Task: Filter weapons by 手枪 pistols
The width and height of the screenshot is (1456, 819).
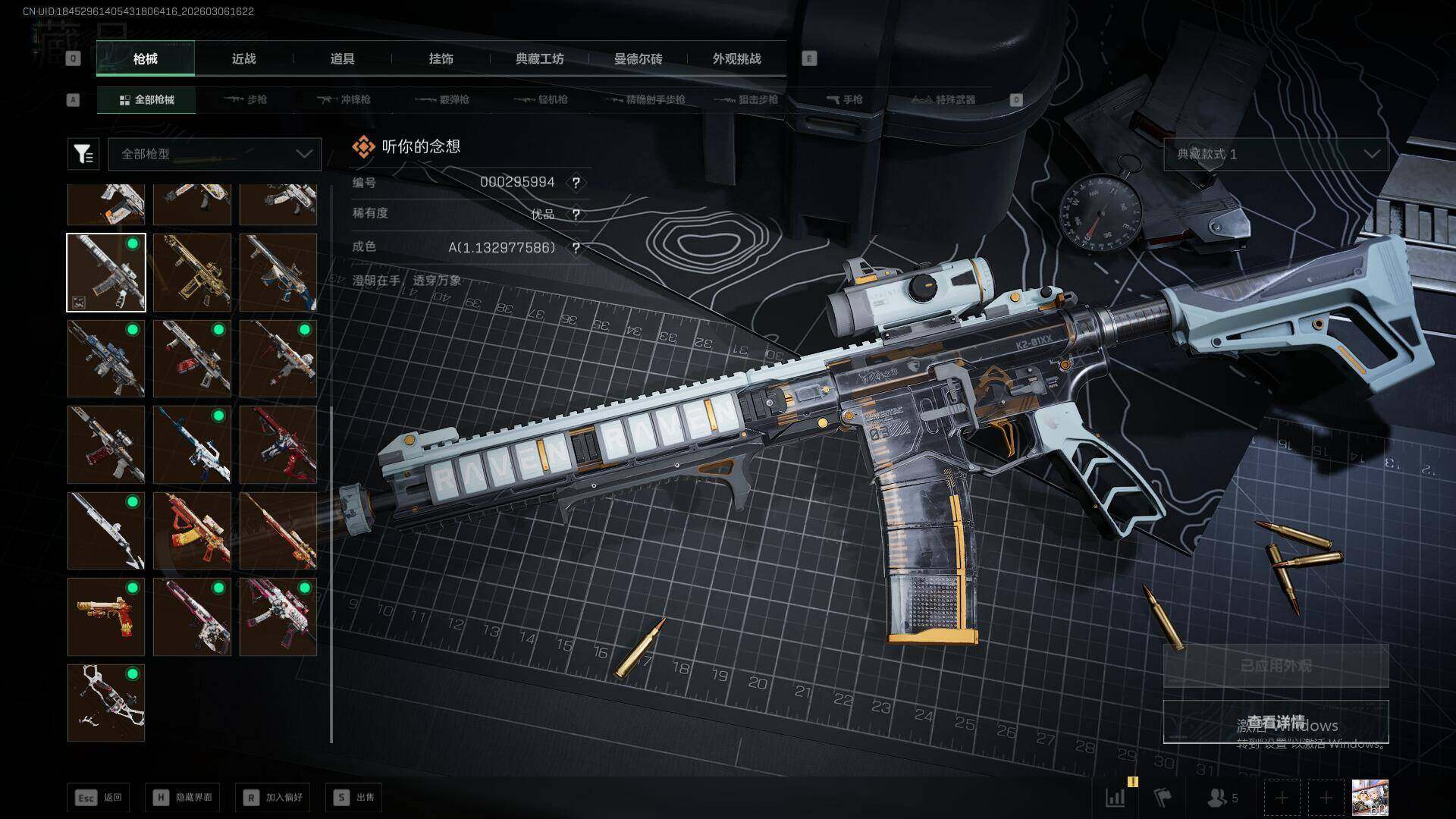Action: (845, 100)
